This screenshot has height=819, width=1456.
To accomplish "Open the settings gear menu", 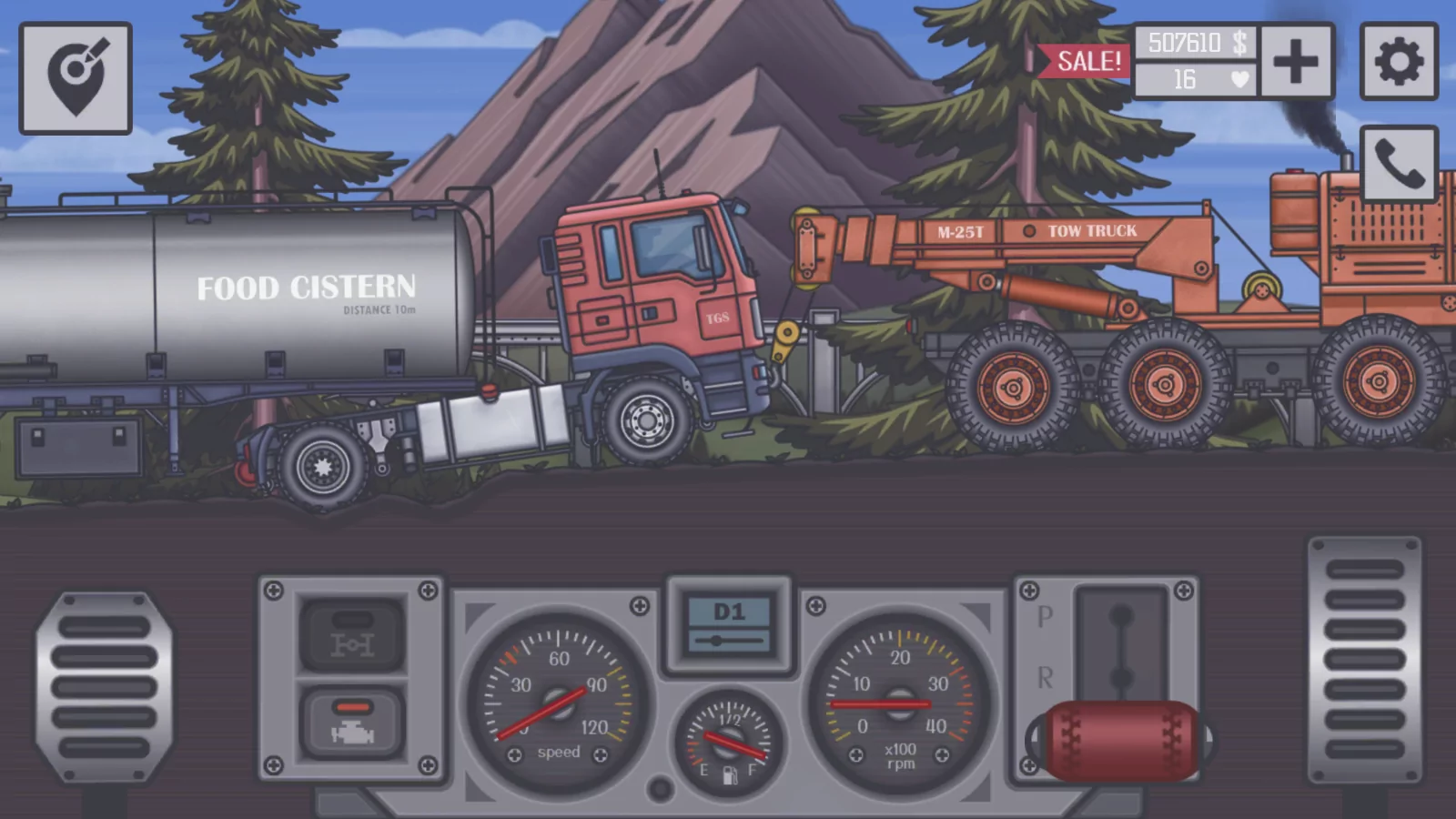I will point(1399,62).
